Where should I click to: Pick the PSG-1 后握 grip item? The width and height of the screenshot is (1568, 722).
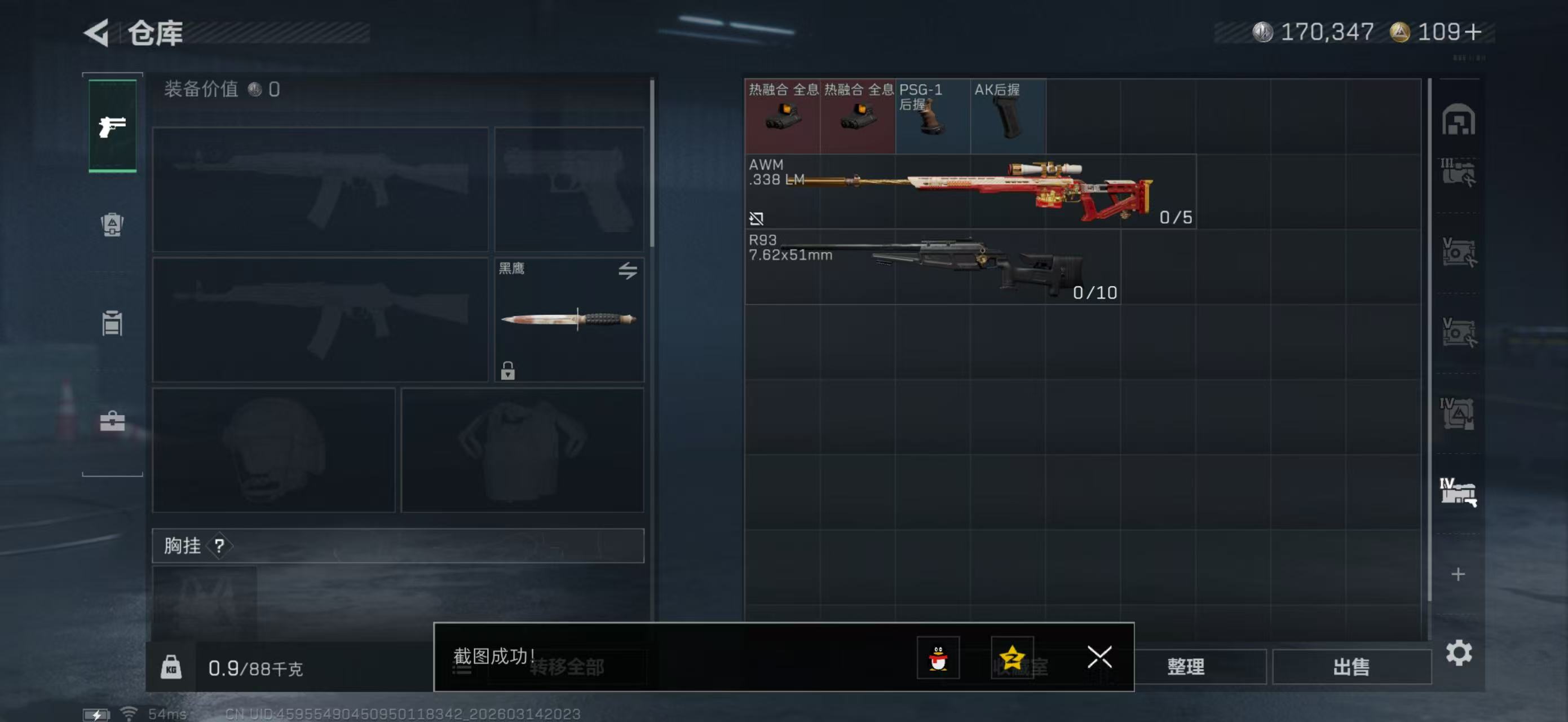[x=933, y=116]
